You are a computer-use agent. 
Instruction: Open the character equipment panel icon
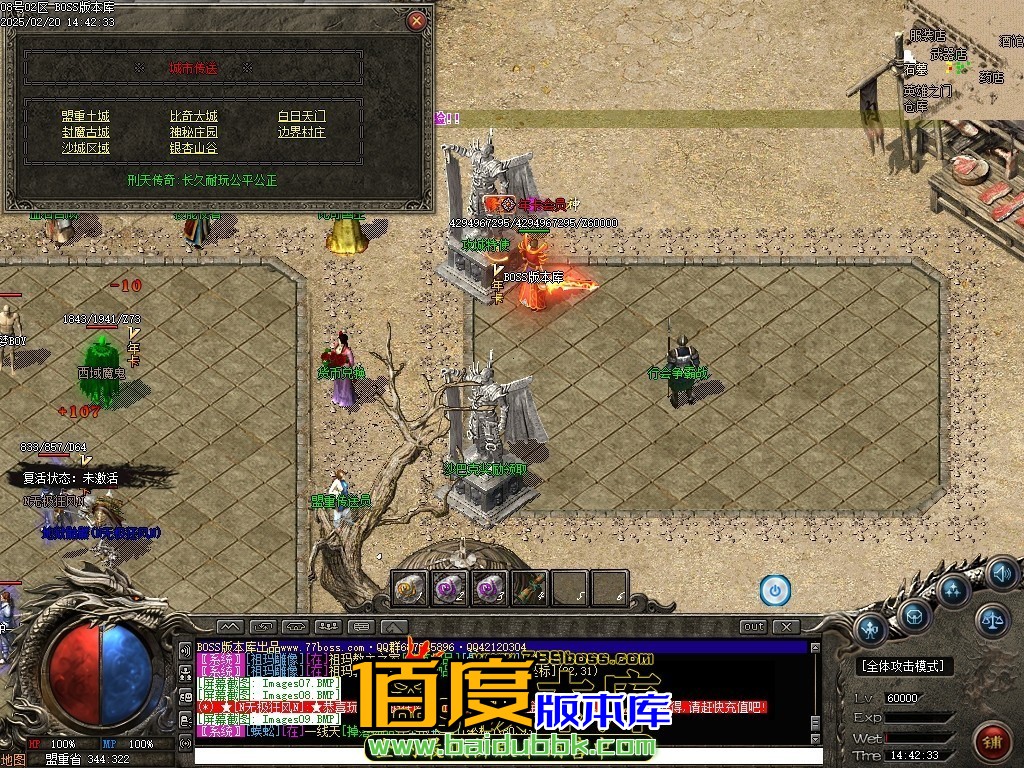coord(870,629)
